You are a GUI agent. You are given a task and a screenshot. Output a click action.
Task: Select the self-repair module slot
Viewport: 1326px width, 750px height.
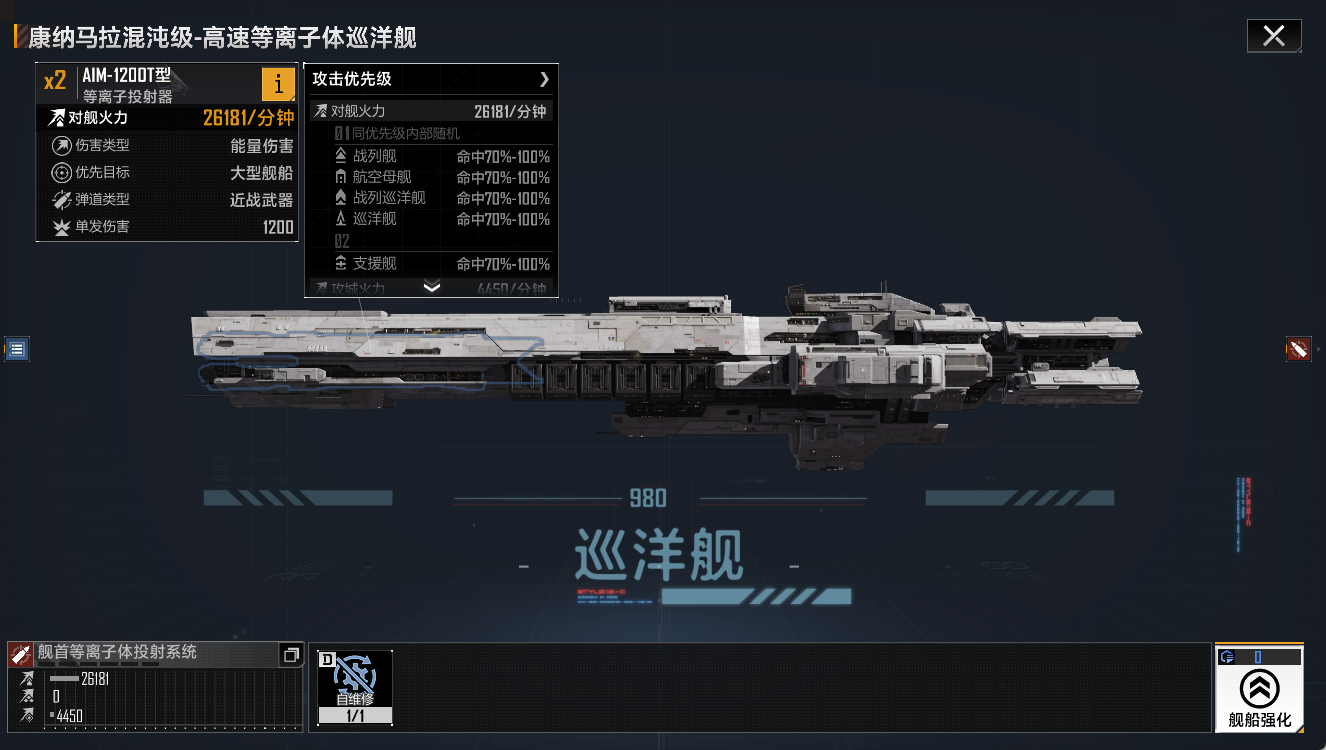click(x=355, y=686)
